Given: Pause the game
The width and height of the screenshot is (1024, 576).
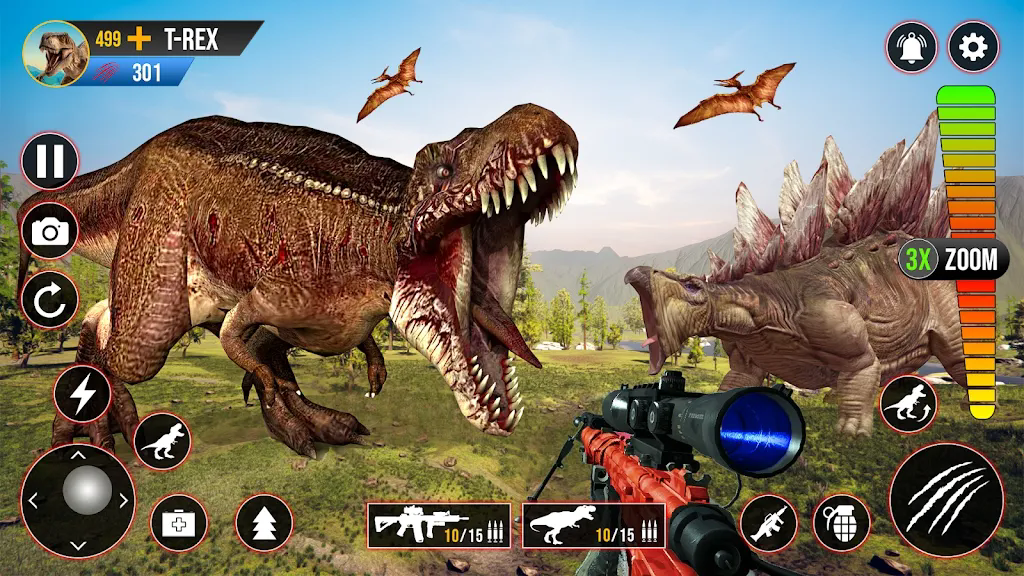Looking at the screenshot, I should click(49, 162).
